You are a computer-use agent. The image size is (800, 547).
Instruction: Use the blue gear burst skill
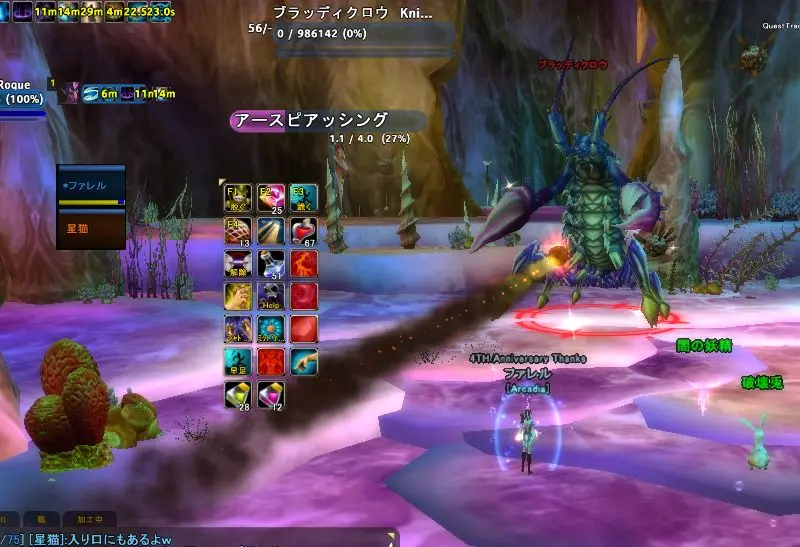click(x=271, y=329)
